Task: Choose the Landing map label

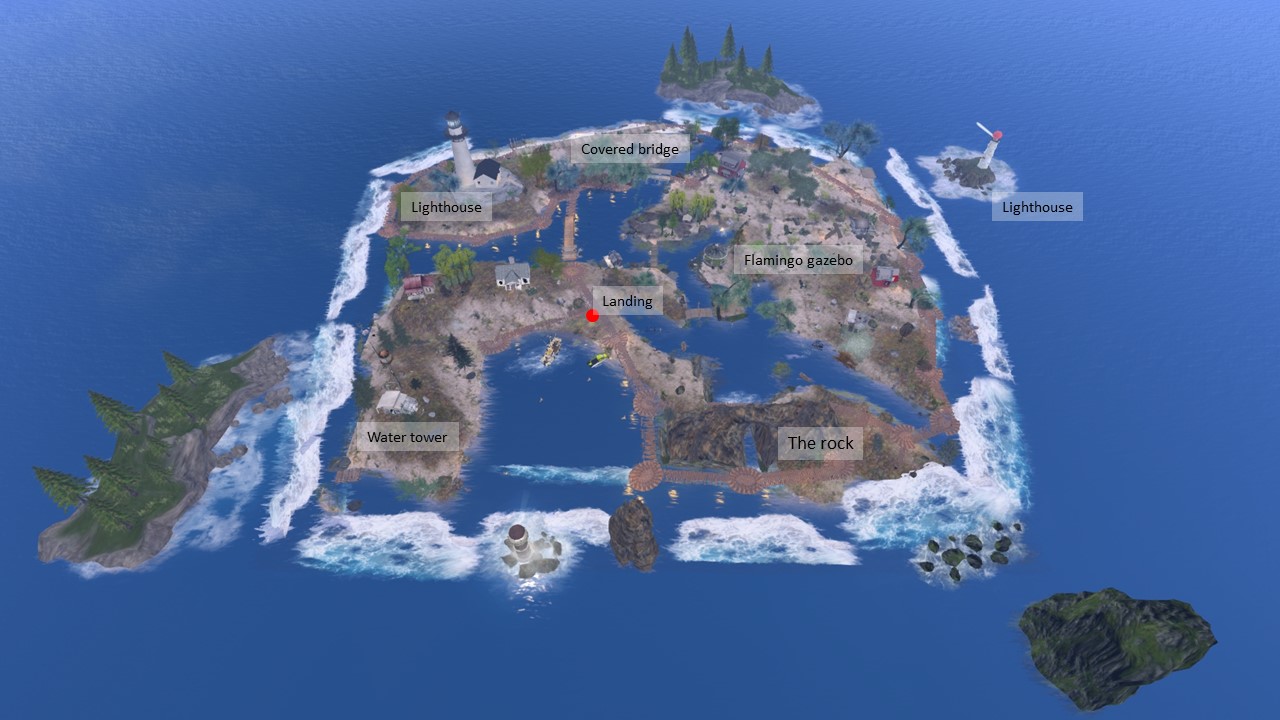Action: (627, 301)
